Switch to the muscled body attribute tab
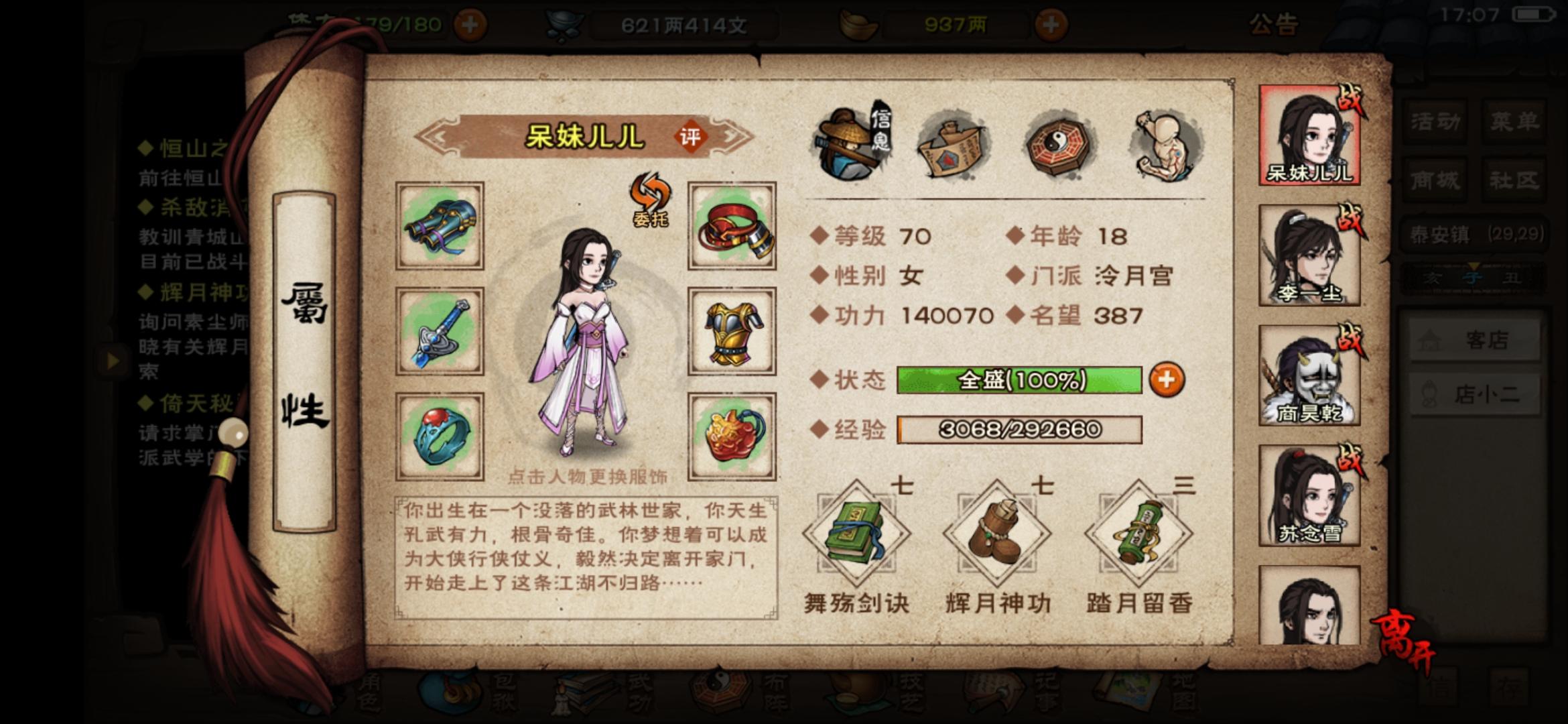 click(x=1166, y=144)
